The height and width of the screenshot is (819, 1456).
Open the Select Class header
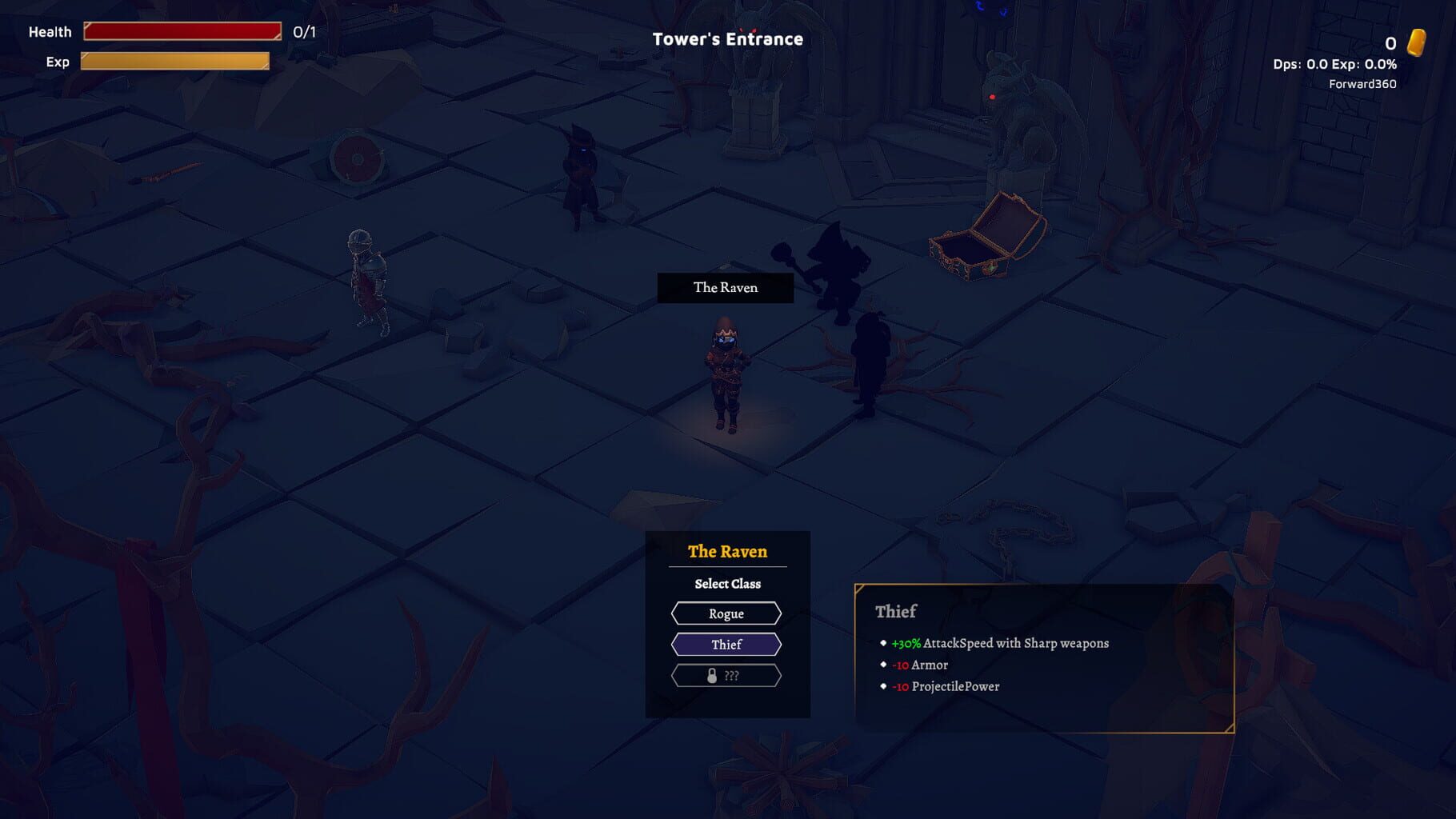(x=726, y=584)
